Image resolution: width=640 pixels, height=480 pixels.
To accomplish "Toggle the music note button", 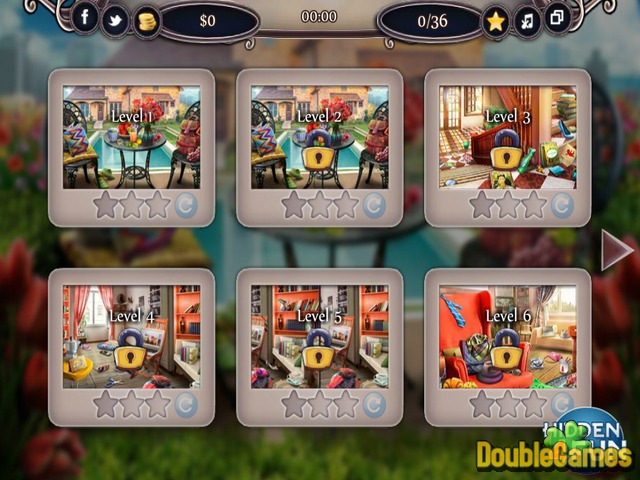I will [526, 20].
